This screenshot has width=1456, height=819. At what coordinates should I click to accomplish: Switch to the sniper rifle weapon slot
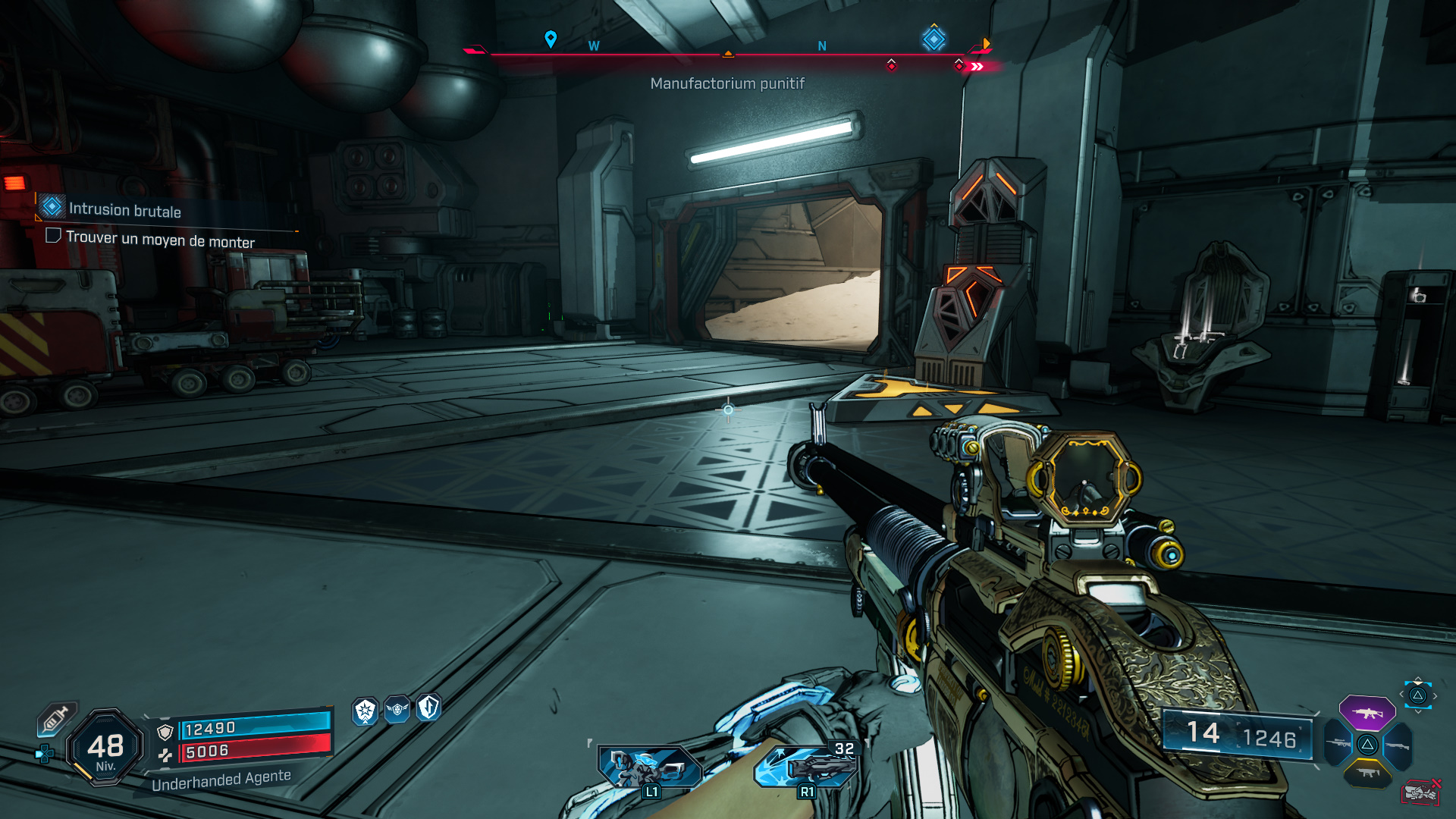click(x=1338, y=743)
